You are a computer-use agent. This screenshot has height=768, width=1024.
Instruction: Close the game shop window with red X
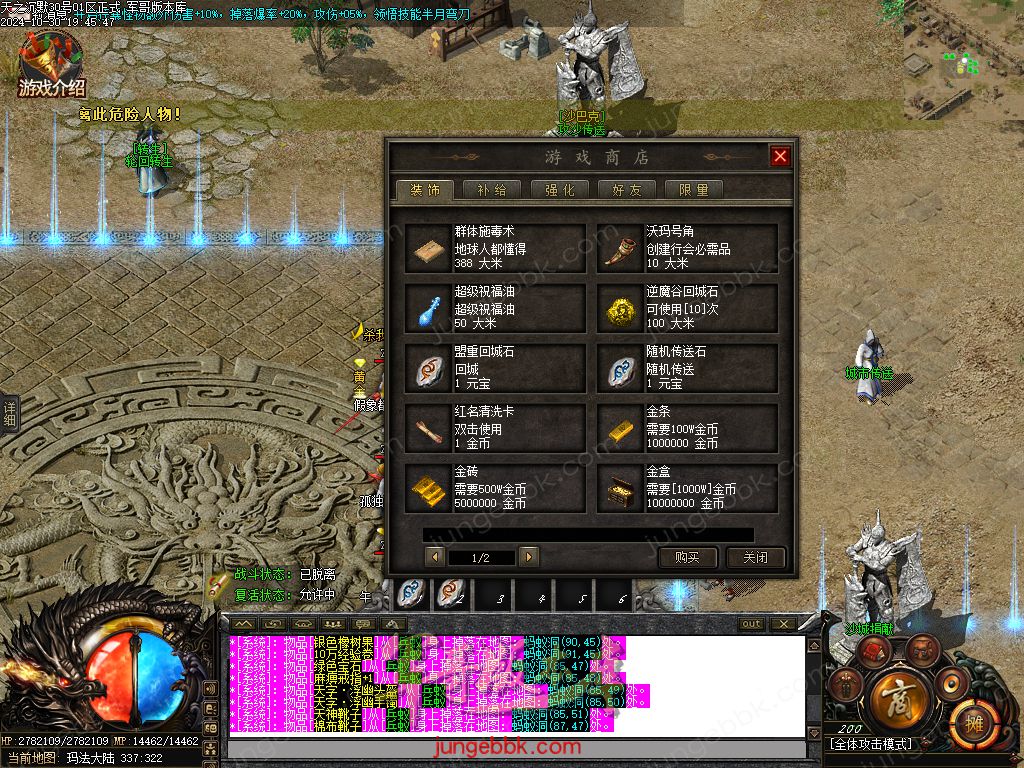[x=780, y=156]
